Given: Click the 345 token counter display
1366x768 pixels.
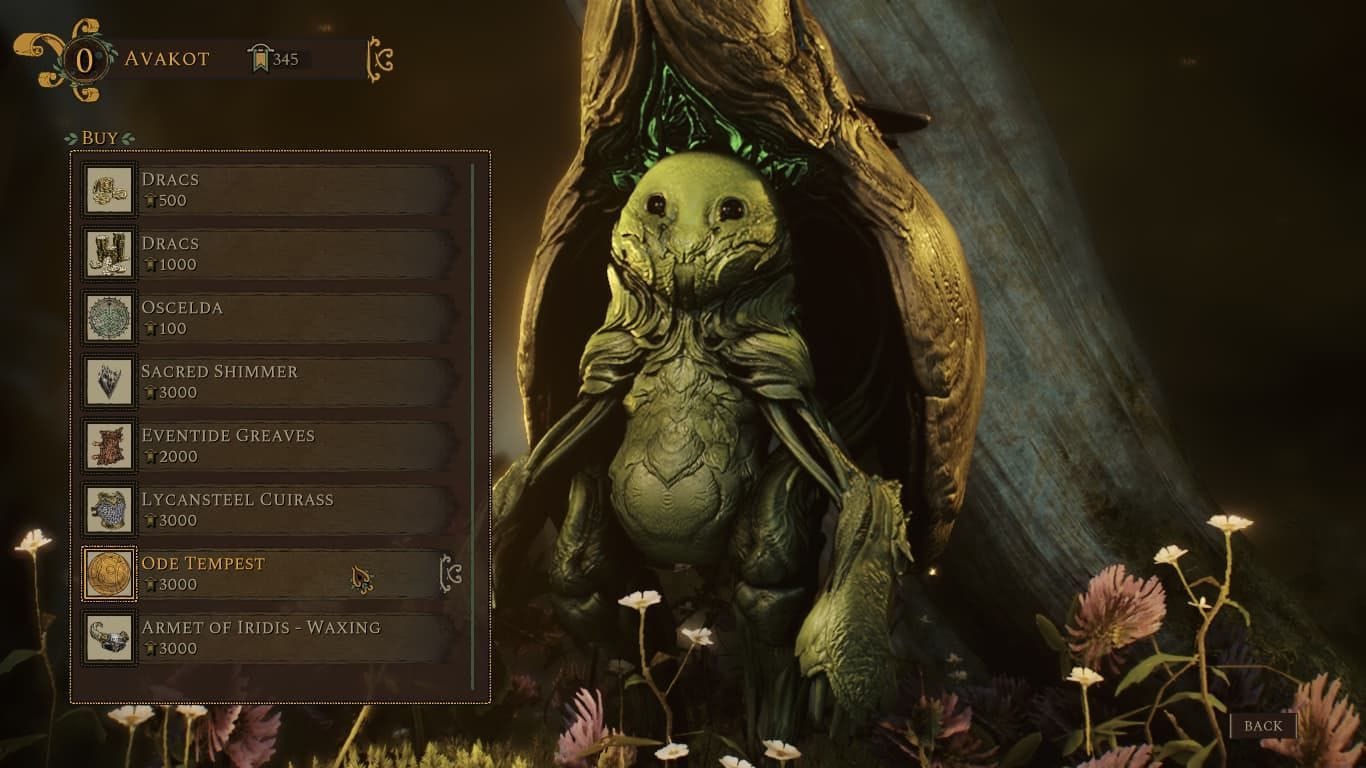Looking at the screenshot, I should pos(284,57).
